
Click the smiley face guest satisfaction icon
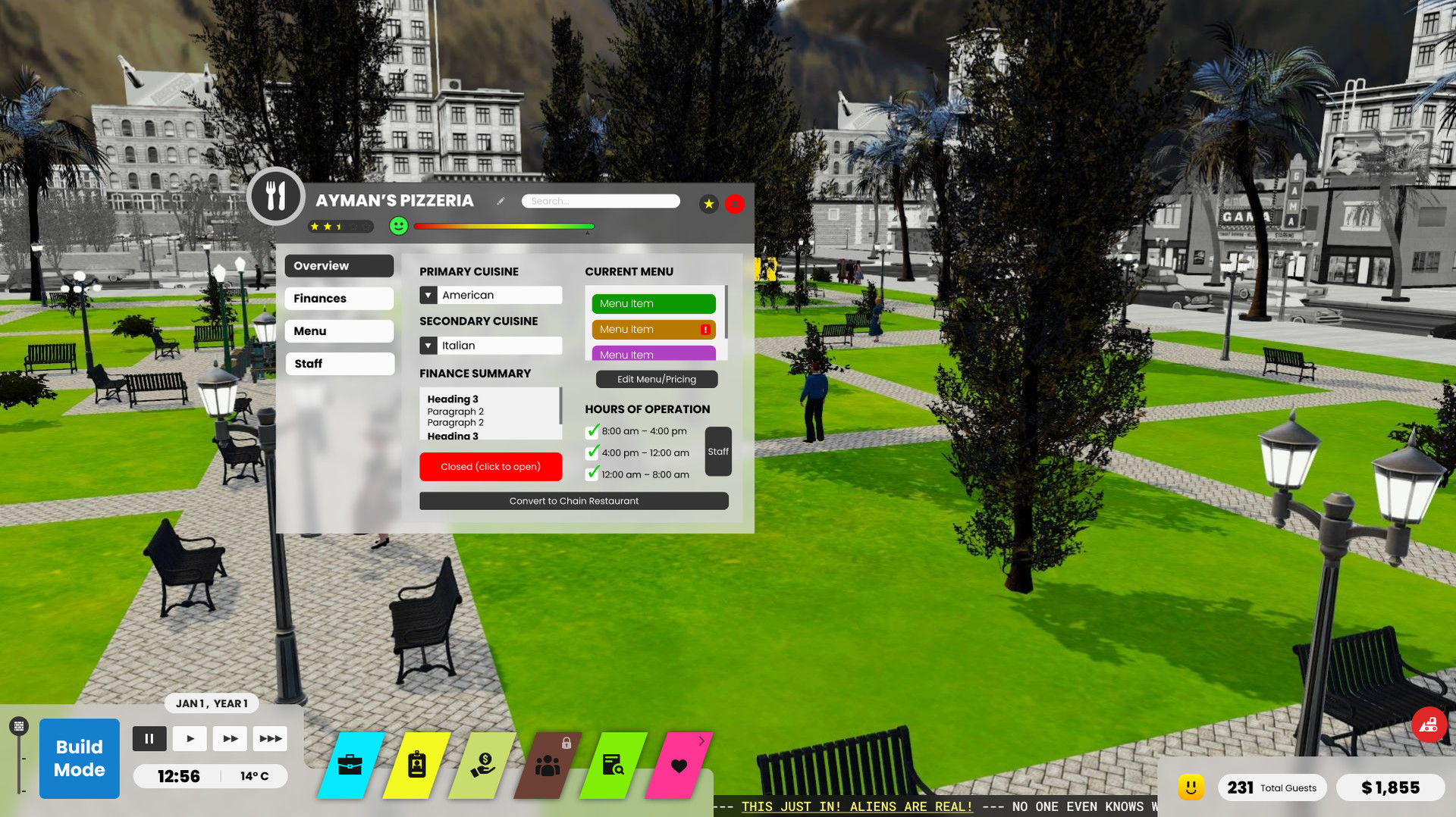398,226
